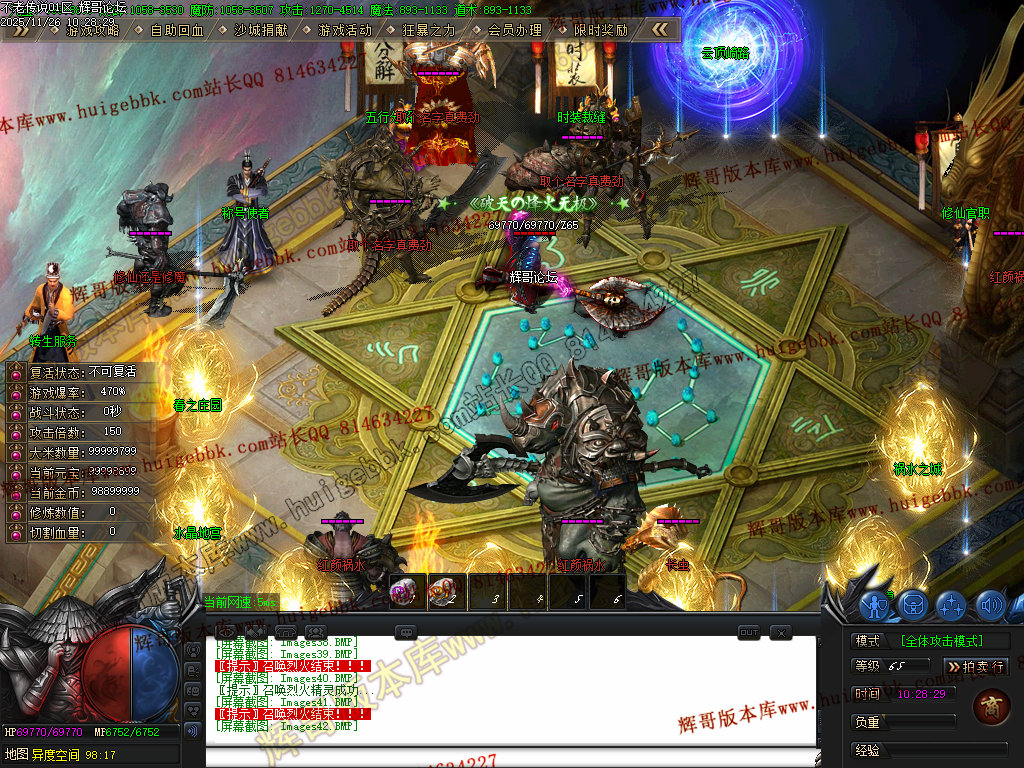The width and height of the screenshot is (1024, 768).
Task: Open the character equipment icon with shield
Action: click(x=875, y=605)
